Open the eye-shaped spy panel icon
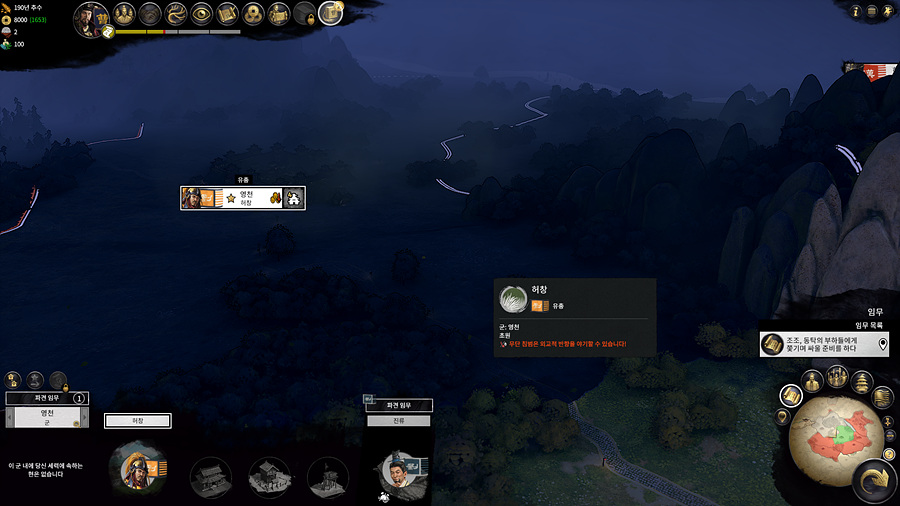This screenshot has width=900, height=506. [202, 14]
